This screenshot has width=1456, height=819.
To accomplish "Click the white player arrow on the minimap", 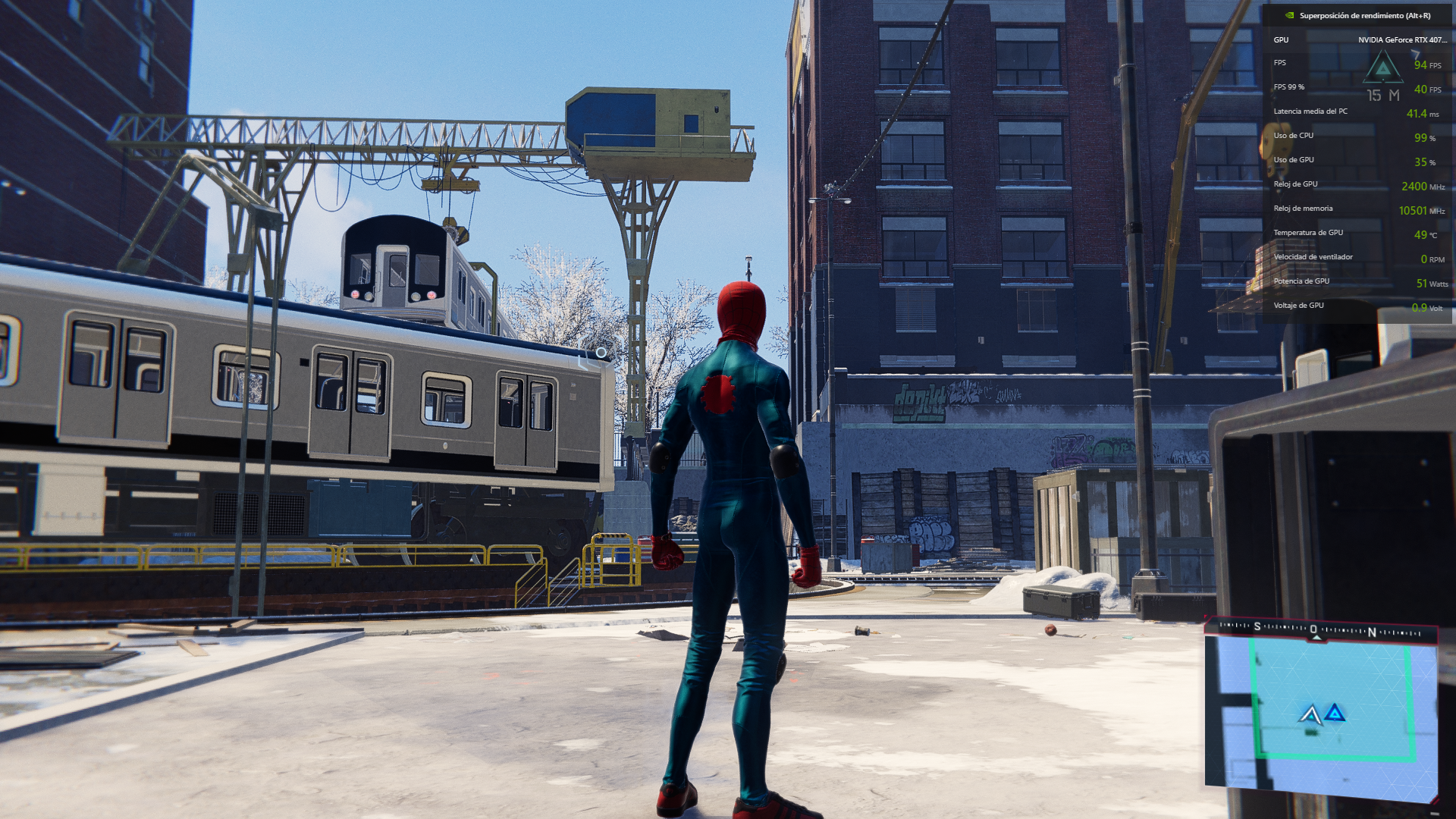I will [1310, 714].
